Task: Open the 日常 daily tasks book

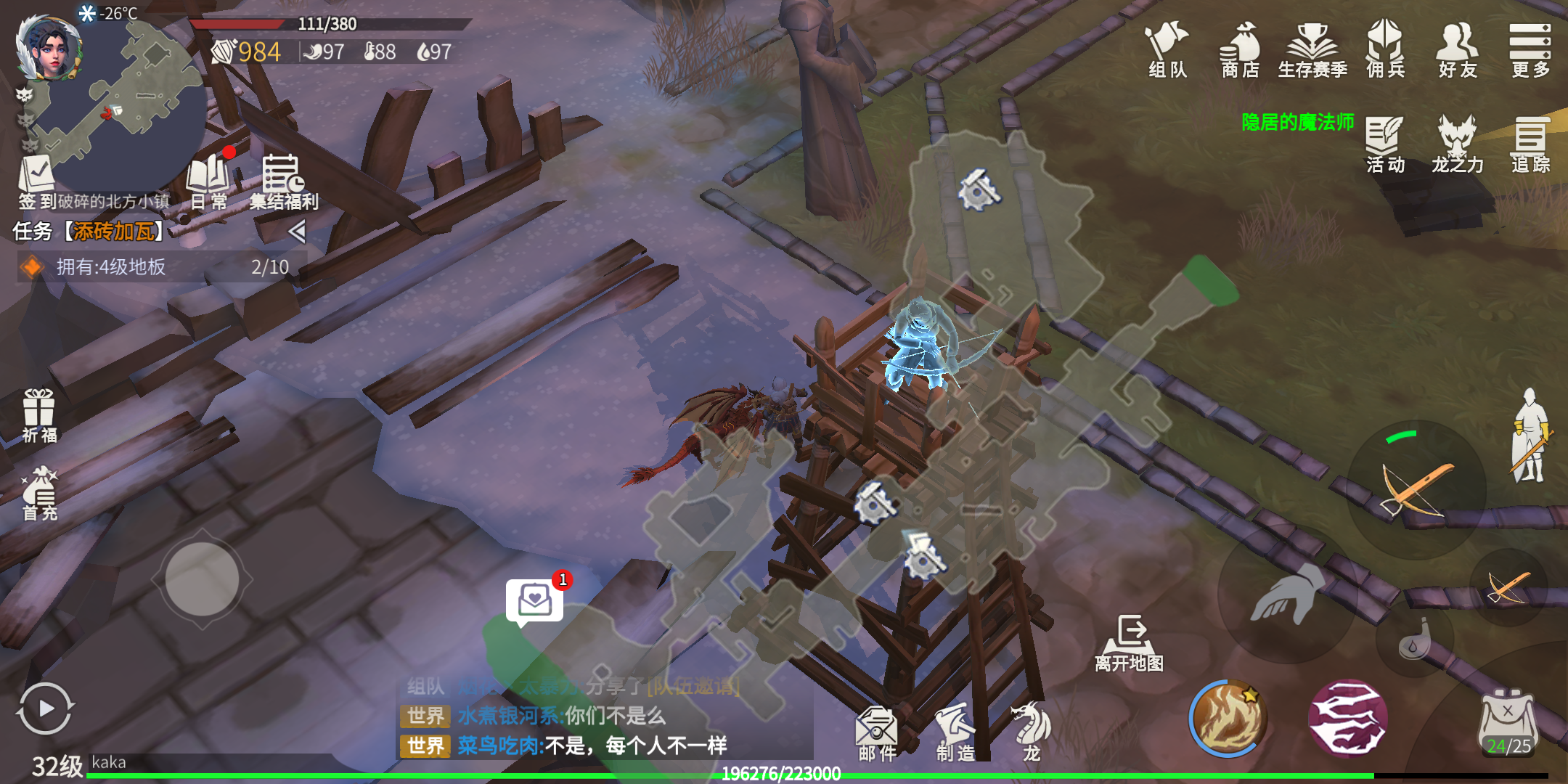Action: point(208,181)
